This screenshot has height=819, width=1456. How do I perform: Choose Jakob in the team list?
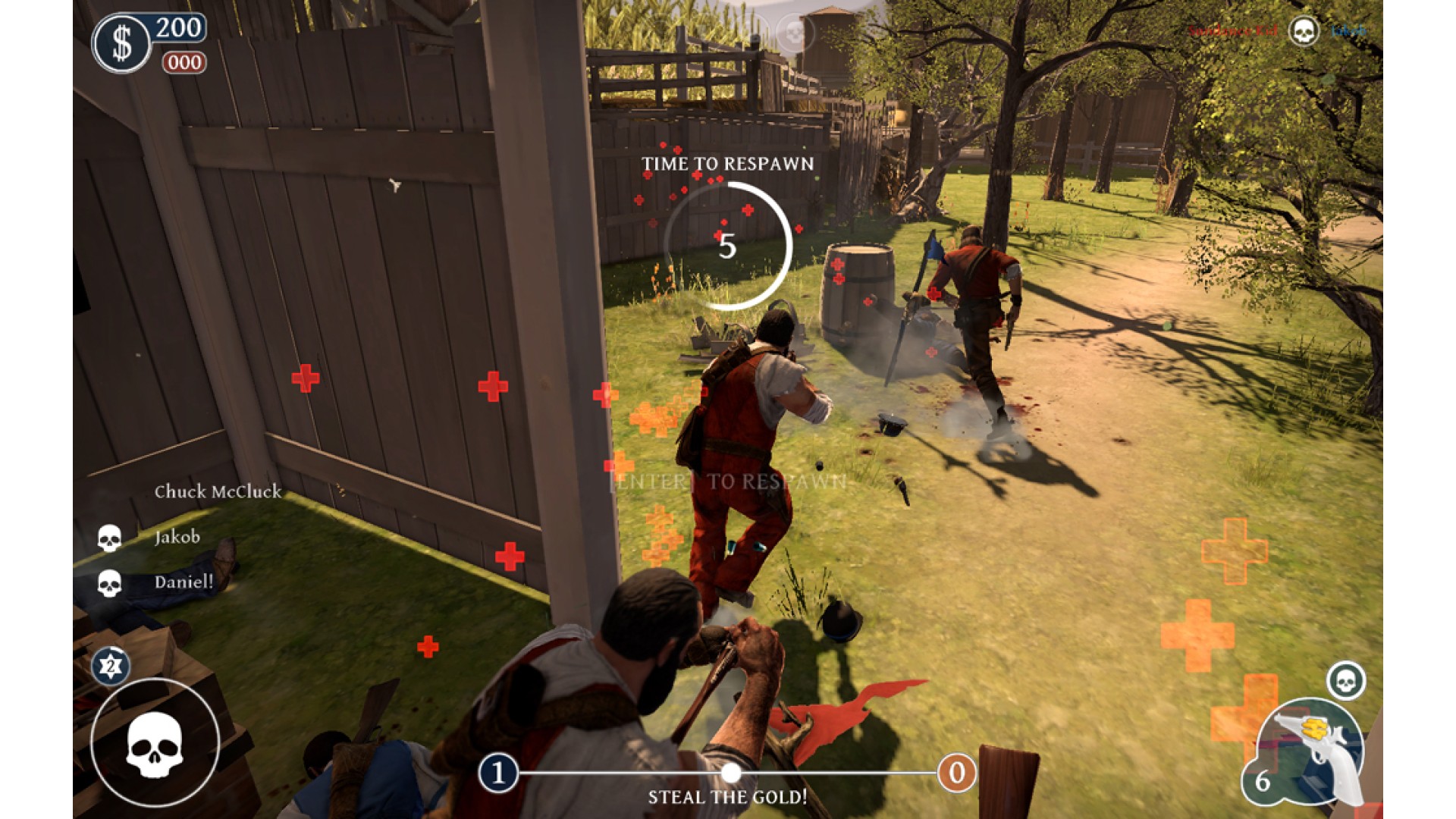(x=177, y=537)
